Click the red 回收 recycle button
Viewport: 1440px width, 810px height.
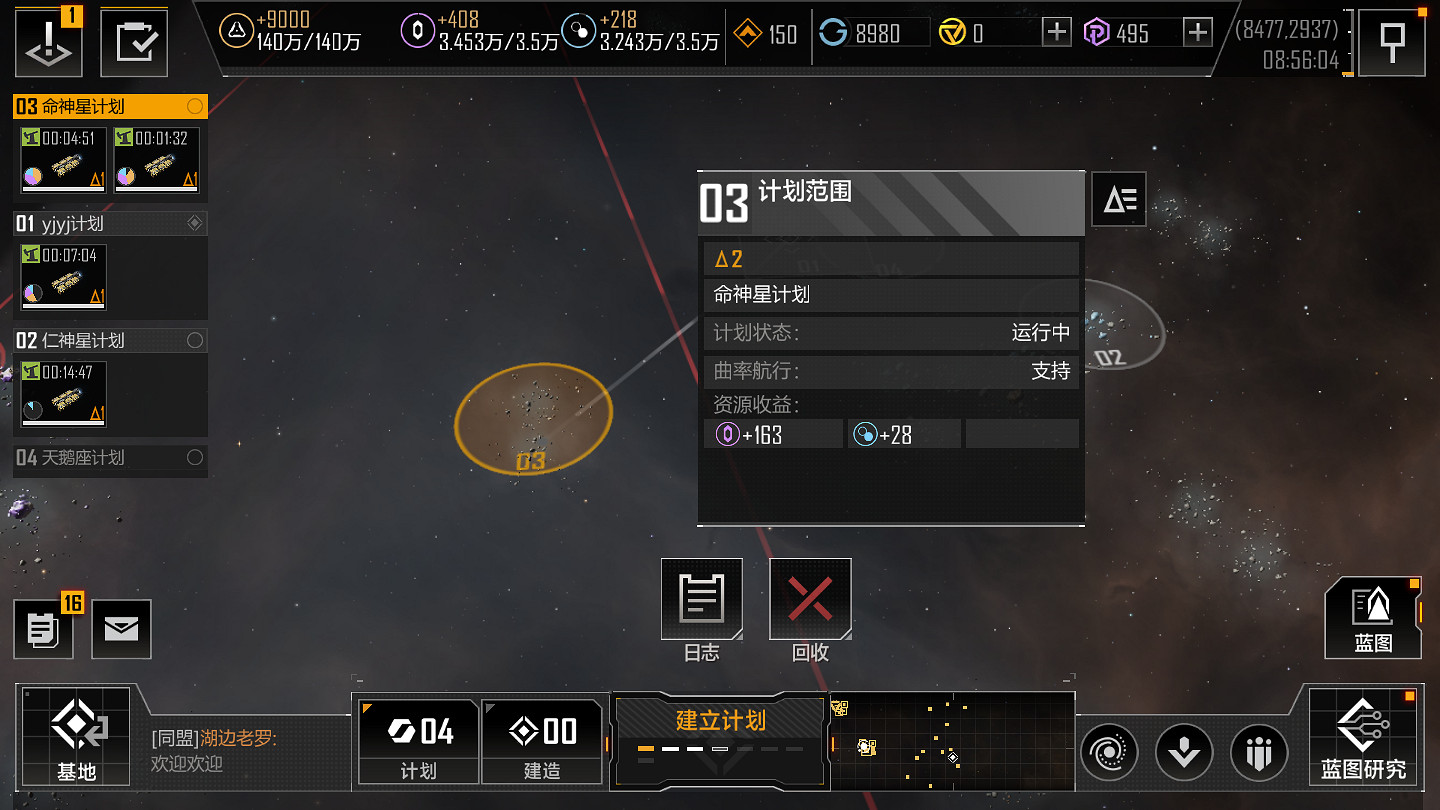pyautogui.click(x=809, y=598)
